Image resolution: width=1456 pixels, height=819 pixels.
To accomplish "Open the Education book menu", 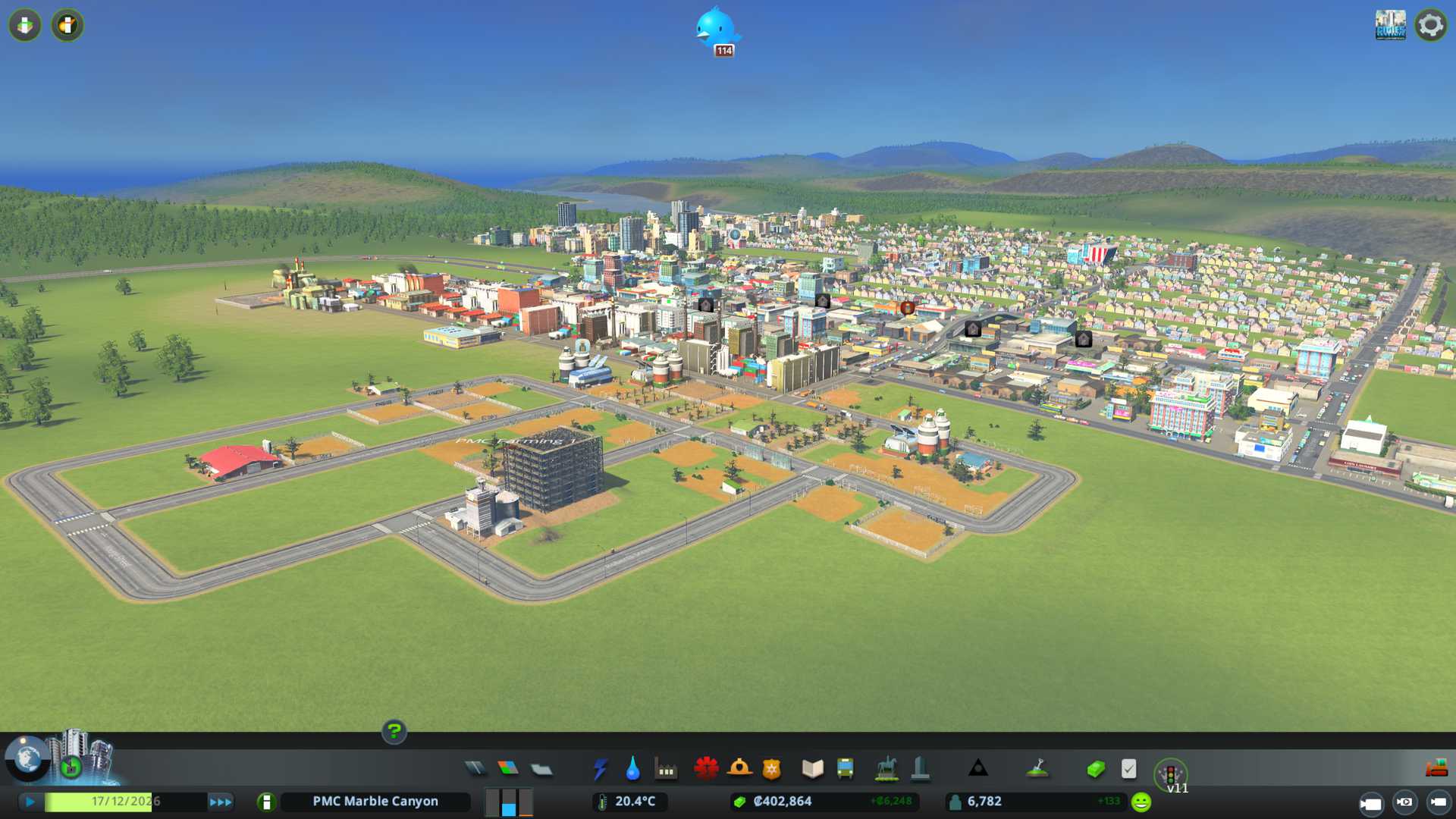I will [812, 769].
